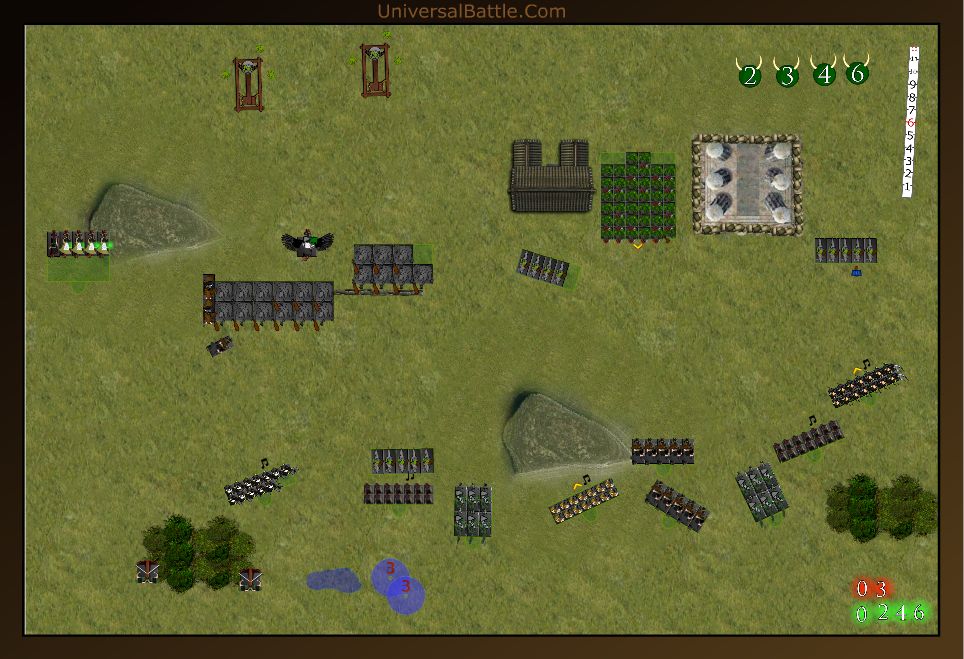The image size is (964, 659).
Task: Click turn 1 on the turn tracker strip
Action: pos(908,187)
